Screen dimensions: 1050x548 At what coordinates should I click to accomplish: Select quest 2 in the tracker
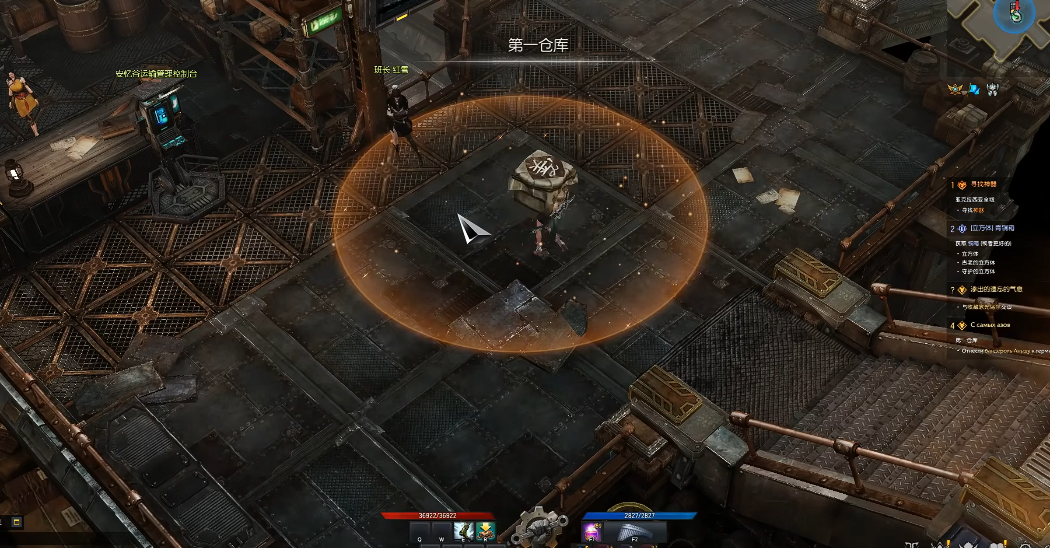tap(977, 228)
